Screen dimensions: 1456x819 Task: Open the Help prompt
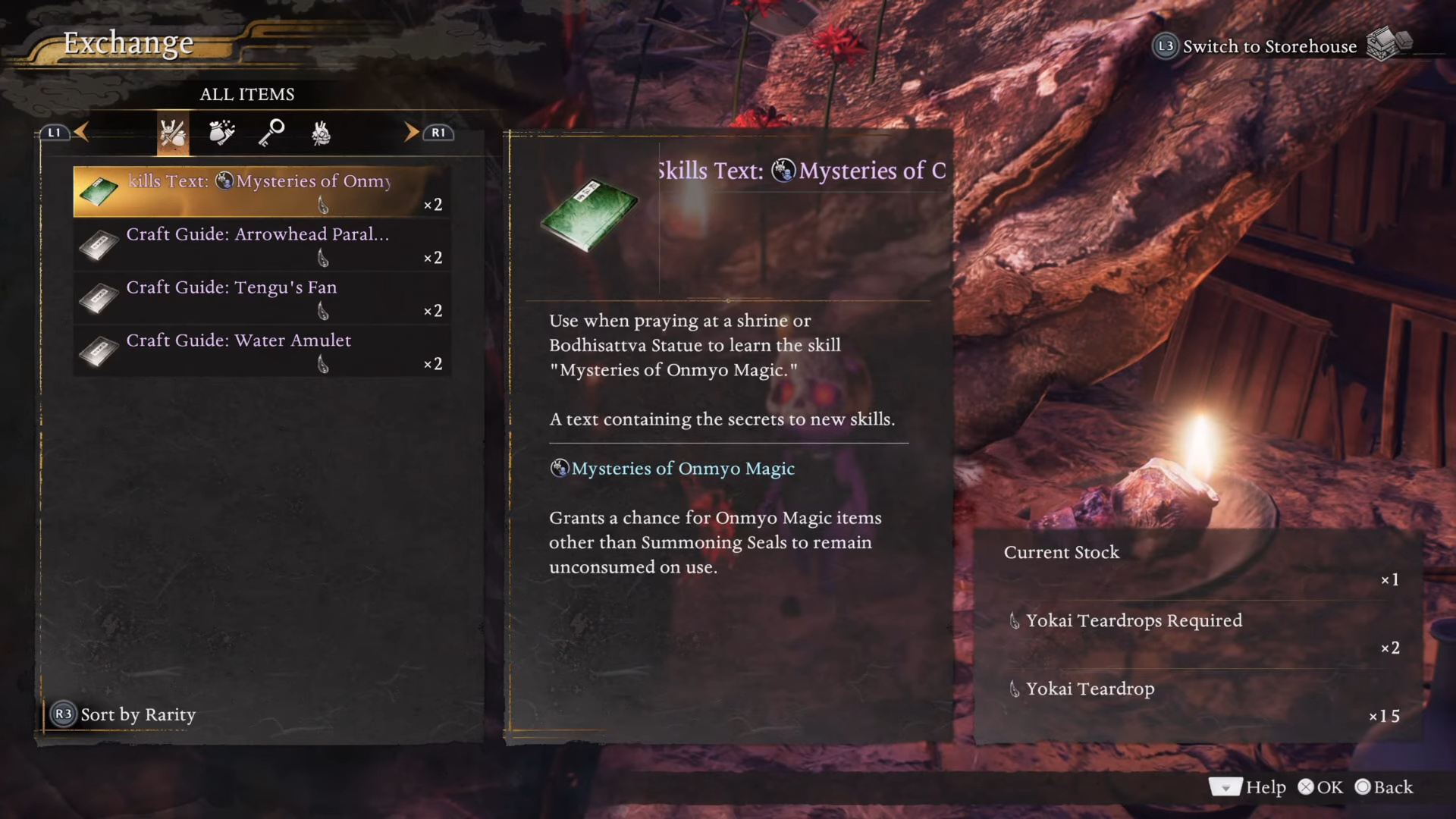1247,787
